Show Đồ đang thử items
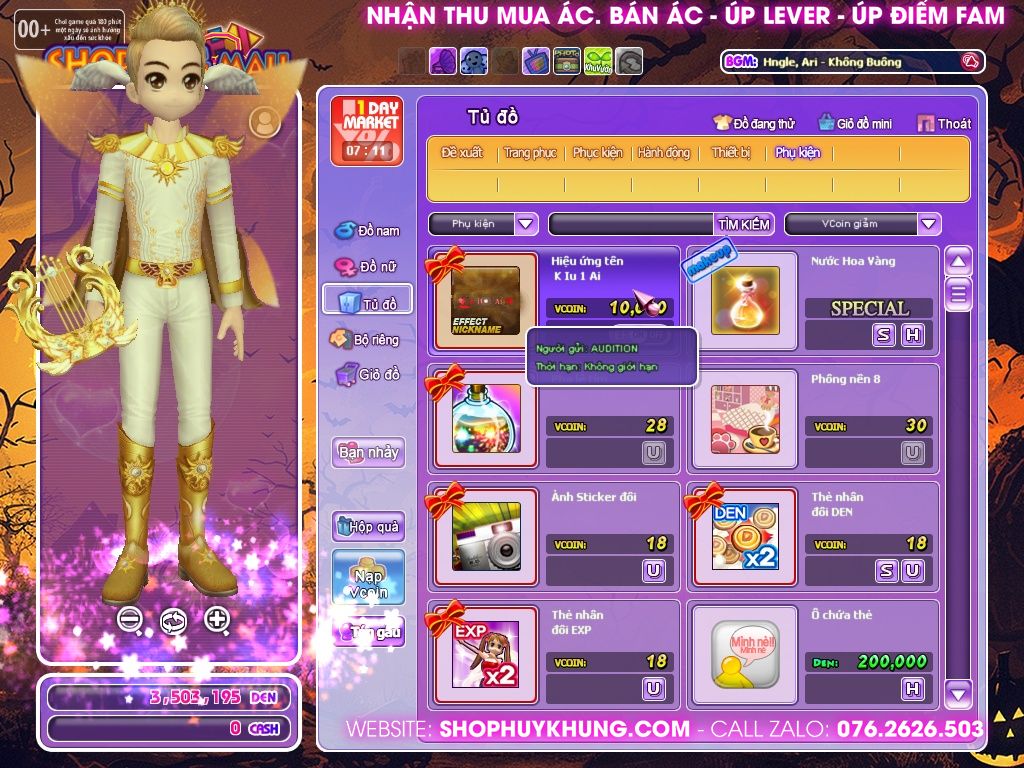 coord(754,124)
